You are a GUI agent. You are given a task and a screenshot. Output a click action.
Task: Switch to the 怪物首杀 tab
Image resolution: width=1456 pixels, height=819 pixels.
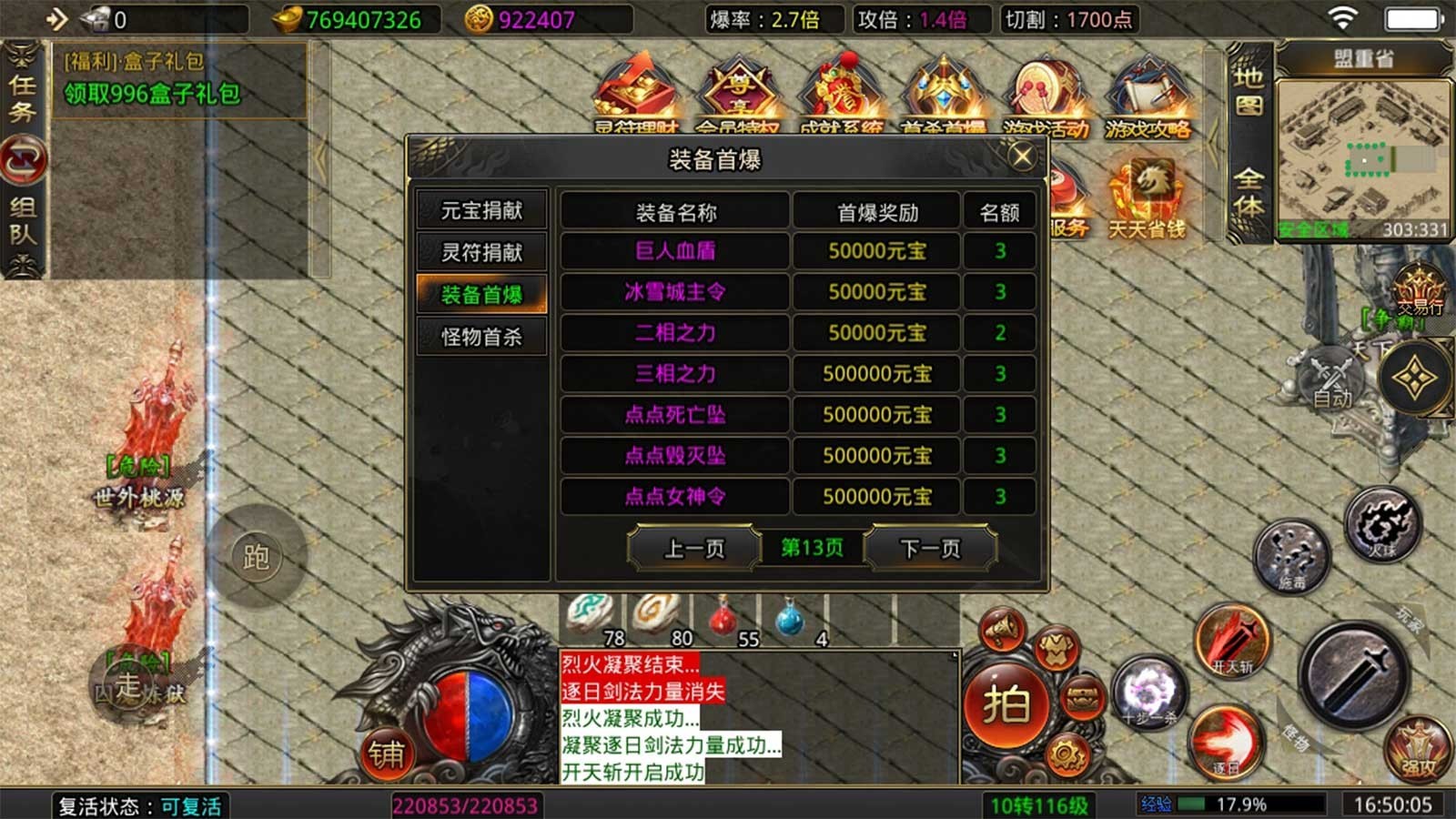pyautogui.click(x=482, y=336)
